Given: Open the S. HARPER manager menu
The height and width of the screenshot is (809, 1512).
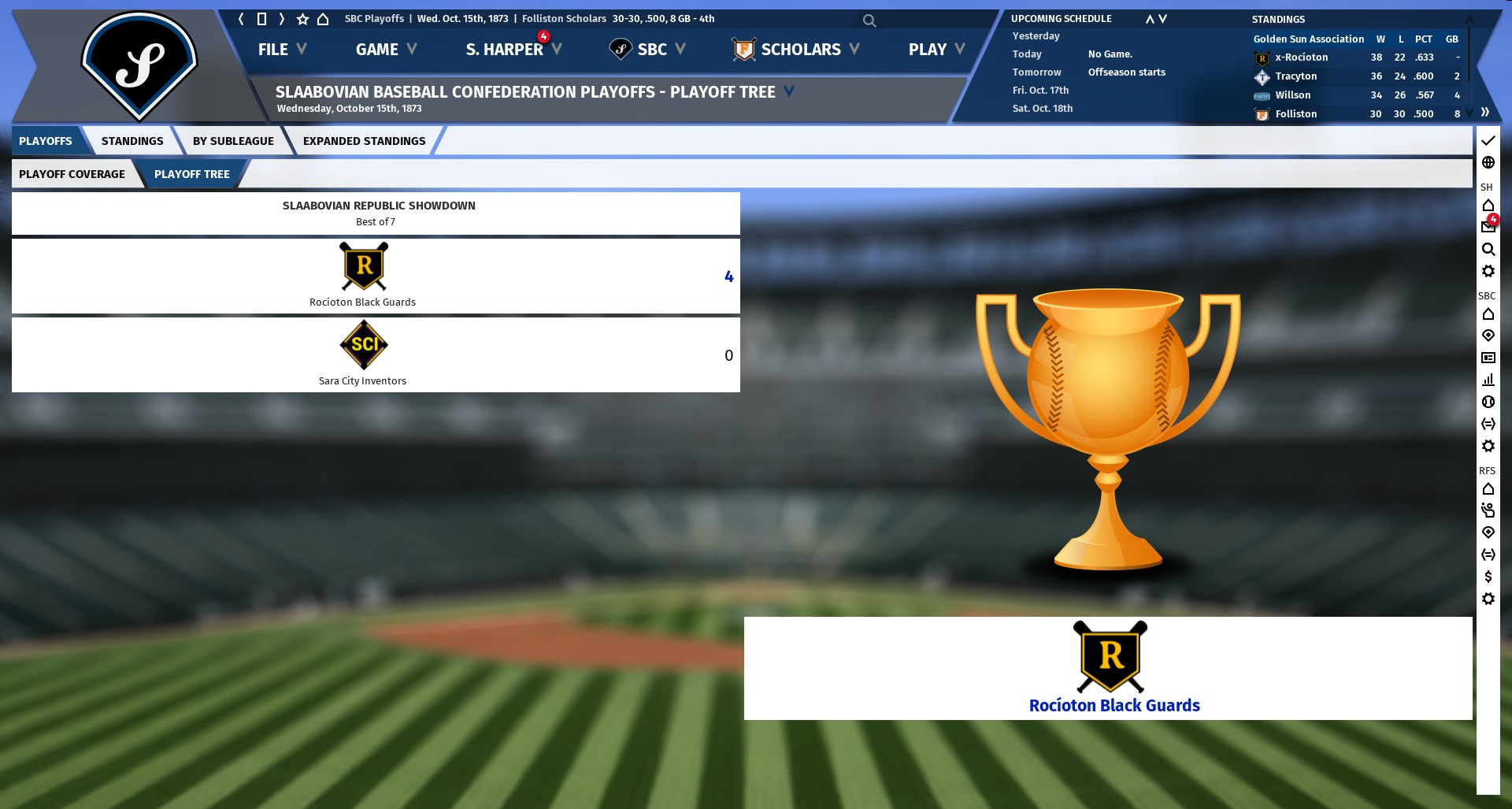Looking at the screenshot, I should click(x=513, y=50).
